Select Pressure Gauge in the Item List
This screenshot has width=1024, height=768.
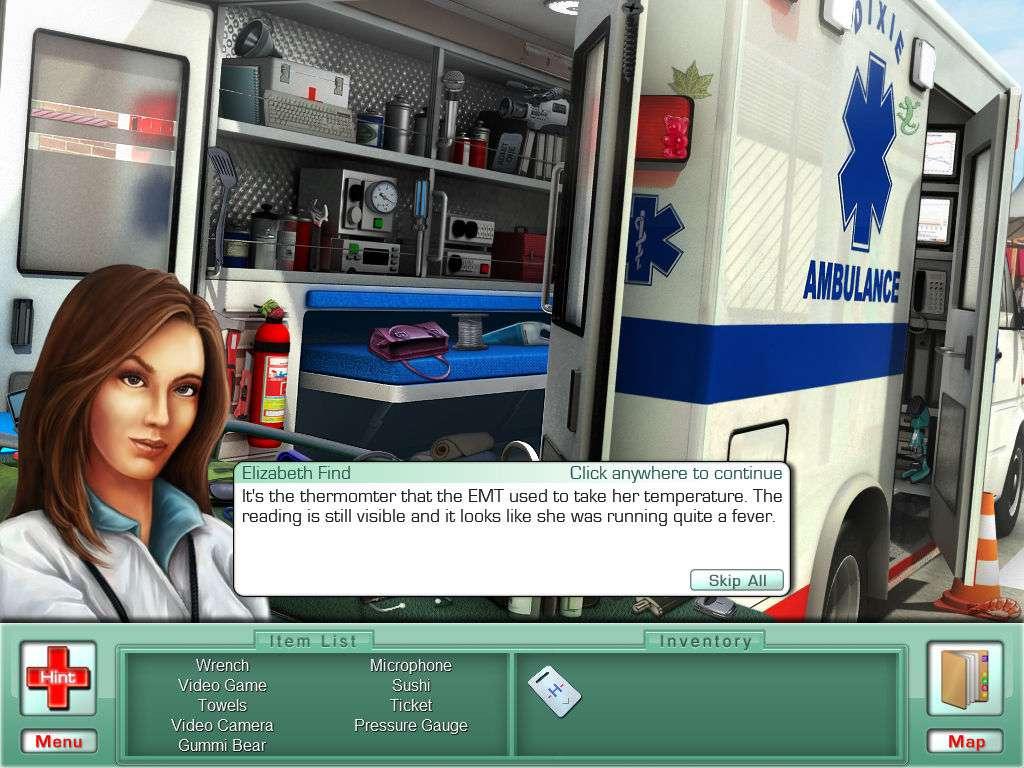pyautogui.click(x=411, y=725)
